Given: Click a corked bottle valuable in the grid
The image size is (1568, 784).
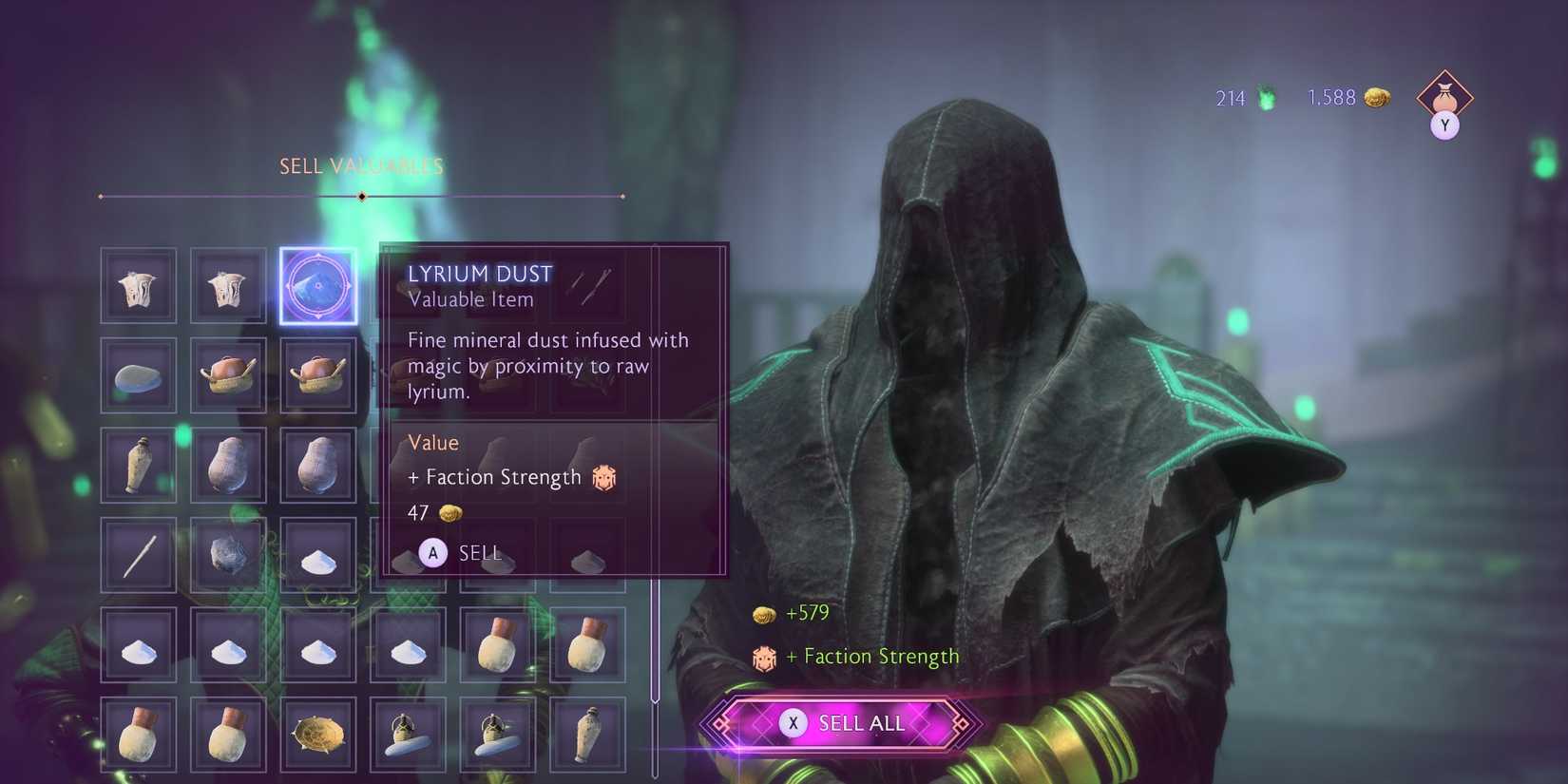Looking at the screenshot, I should 497,644.
